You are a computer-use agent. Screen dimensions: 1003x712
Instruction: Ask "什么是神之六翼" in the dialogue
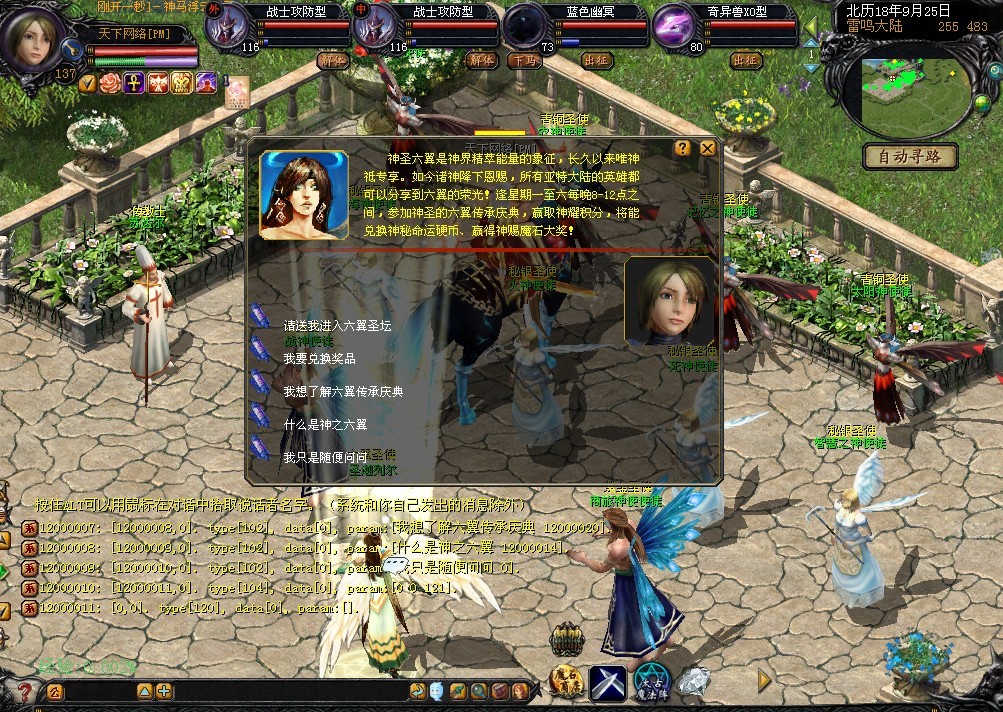pyautogui.click(x=325, y=424)
